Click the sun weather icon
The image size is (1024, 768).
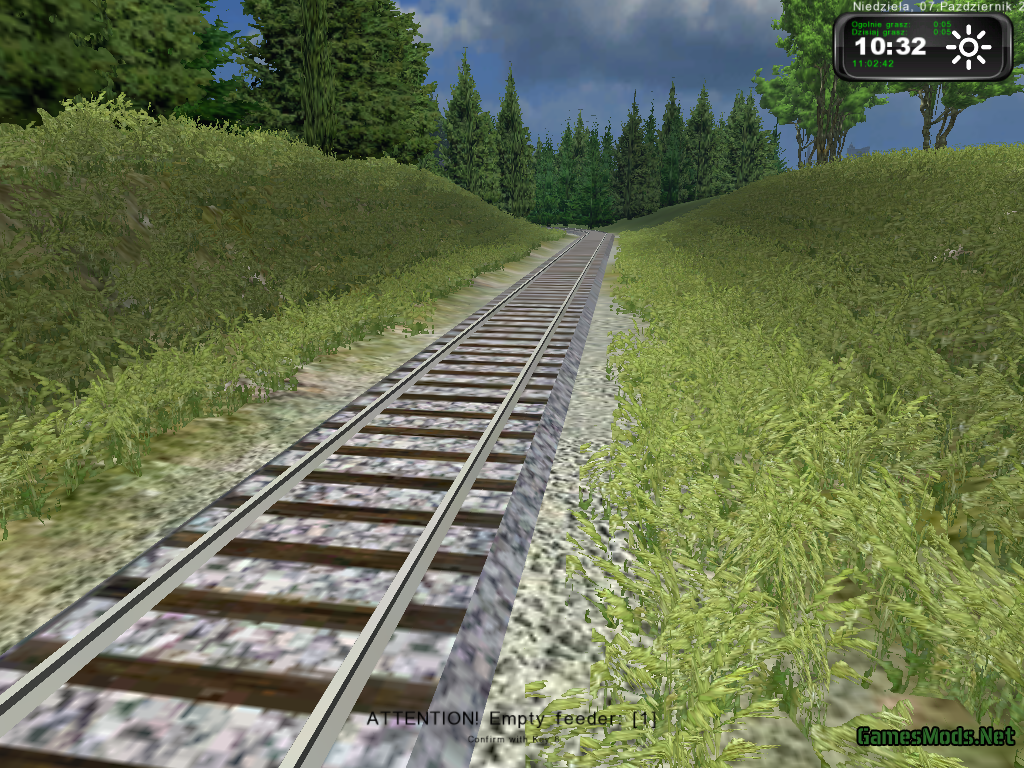(x=968, y=48)
